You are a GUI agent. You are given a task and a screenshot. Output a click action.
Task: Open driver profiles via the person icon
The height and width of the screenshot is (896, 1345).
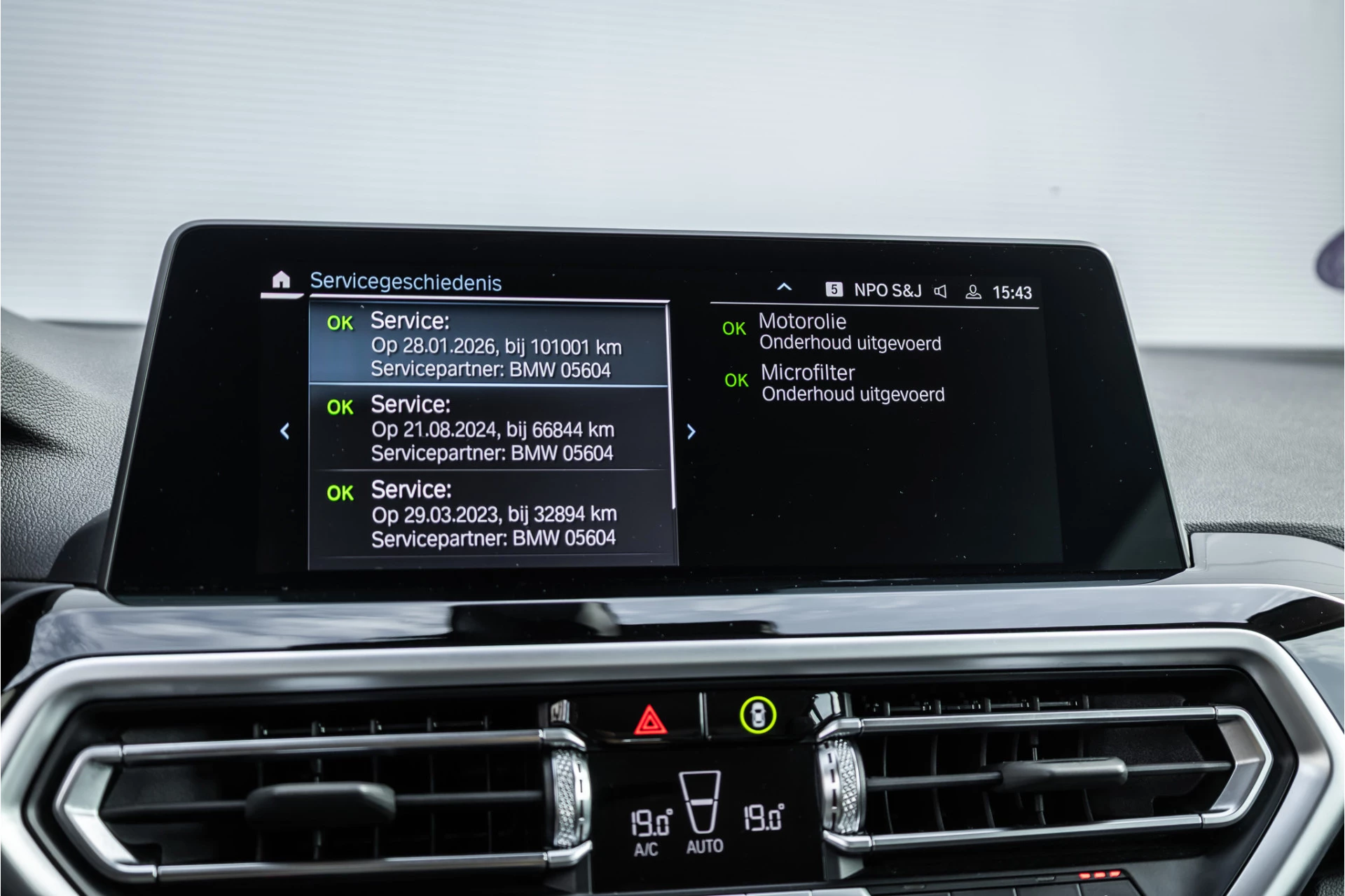tap(975, 291)
